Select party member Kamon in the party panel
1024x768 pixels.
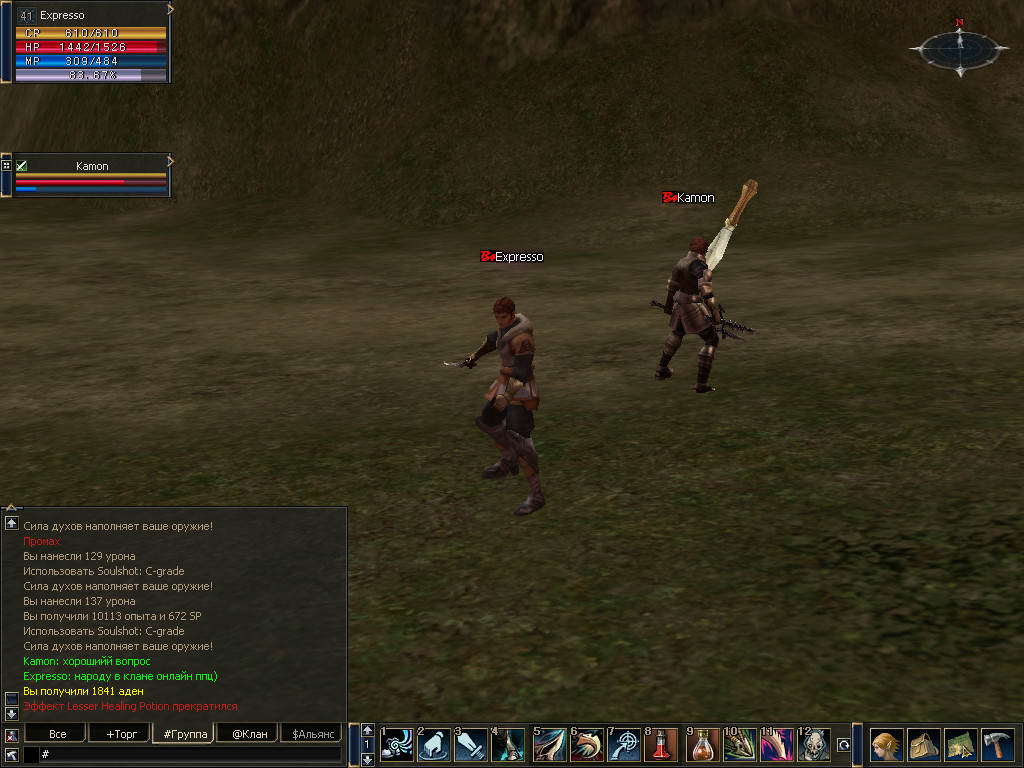(92, 166)
